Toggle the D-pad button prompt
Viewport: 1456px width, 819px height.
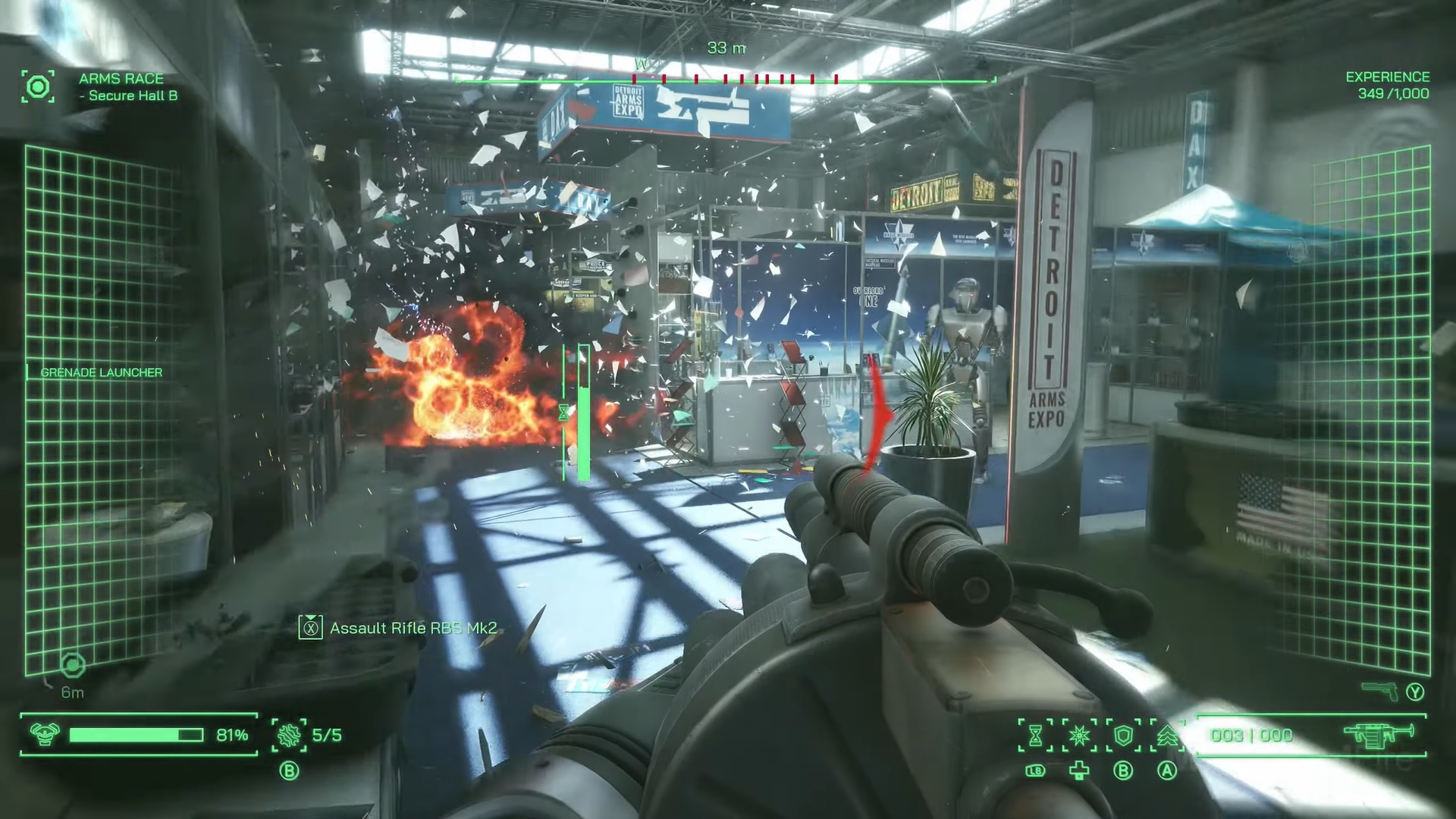1079,770
